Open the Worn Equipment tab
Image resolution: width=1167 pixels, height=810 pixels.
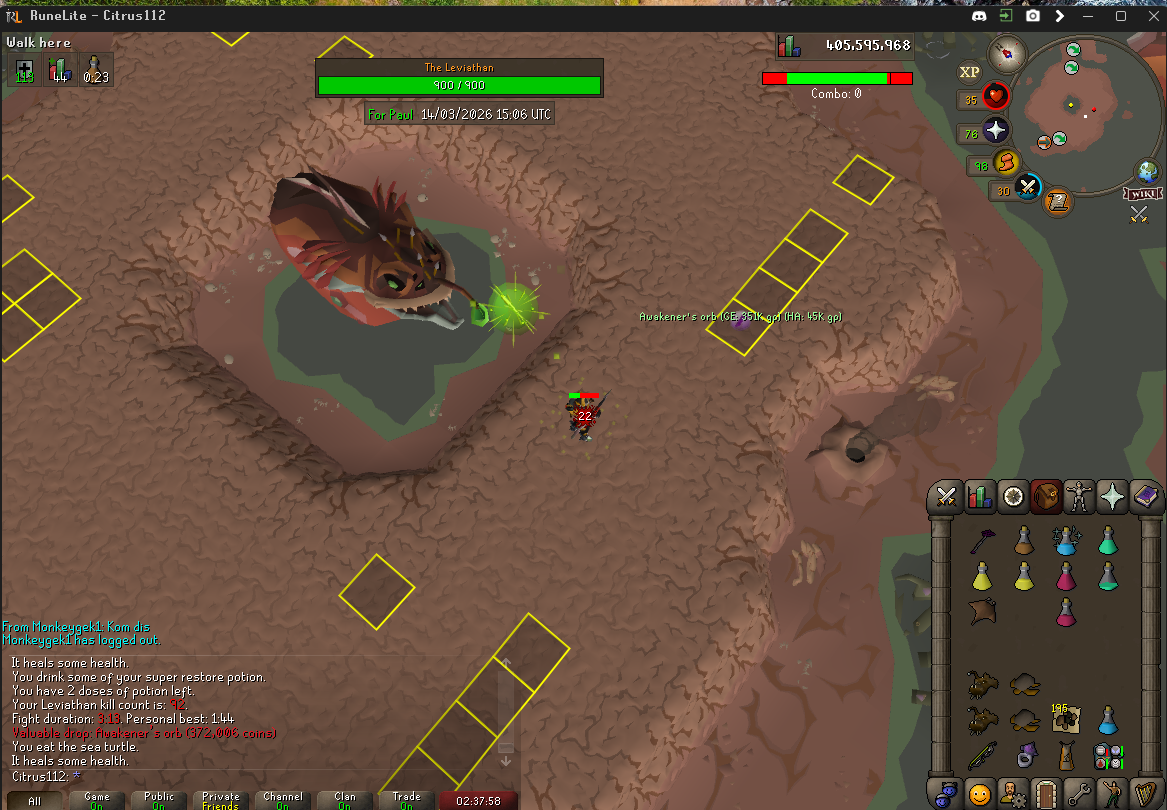[x=1078, y=496]
